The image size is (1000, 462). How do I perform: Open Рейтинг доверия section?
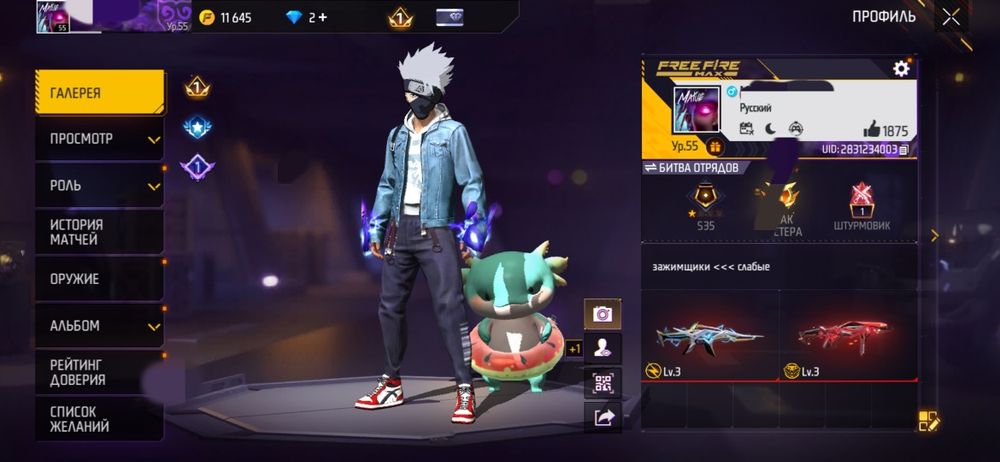100,372
